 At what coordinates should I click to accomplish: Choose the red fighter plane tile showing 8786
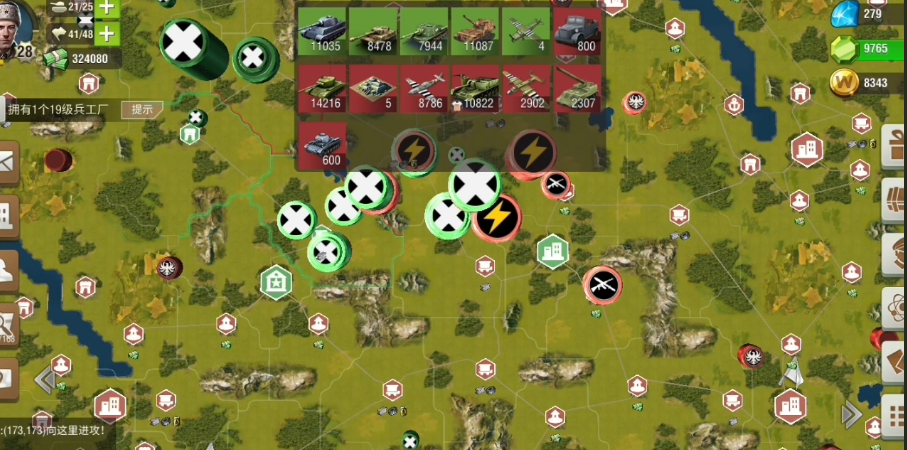click(x=424, y=88)
